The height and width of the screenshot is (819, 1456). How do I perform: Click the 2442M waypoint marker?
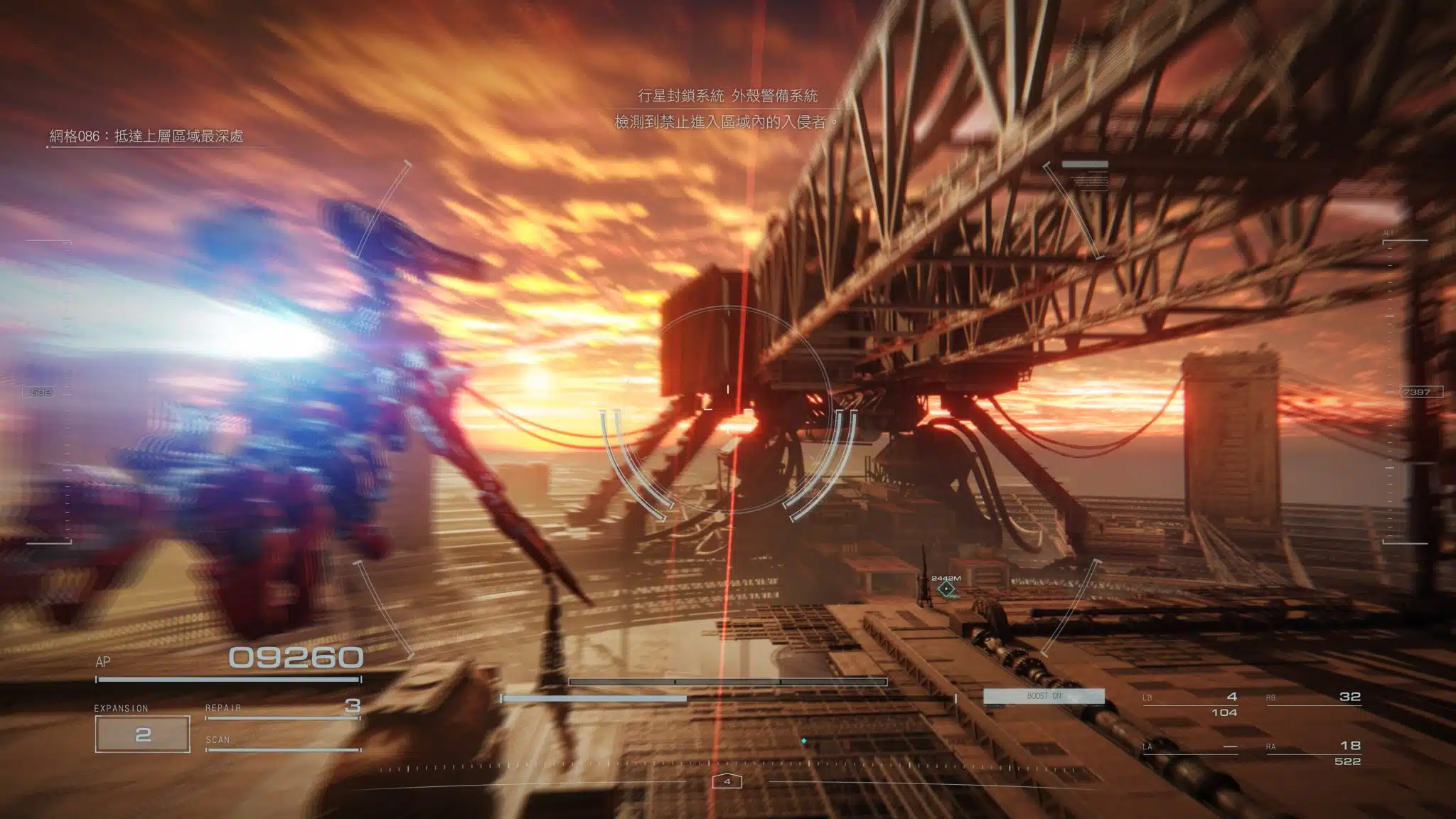tap(946, 589)
